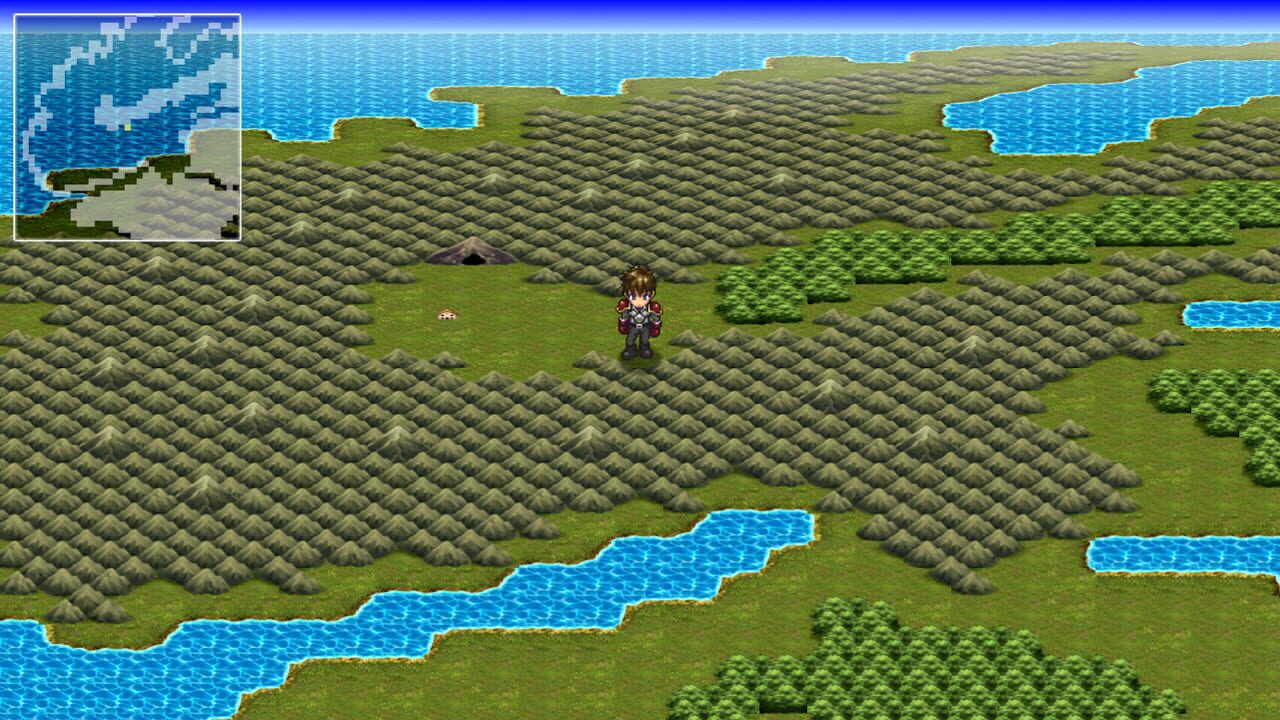
Task: Enter the cave opening in the mountains
Action: point(470,259)
